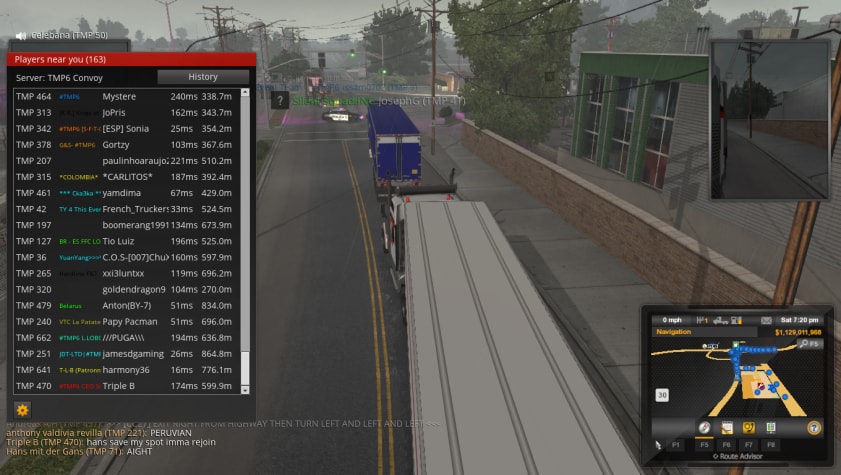Image resolution: width=841 pixels, height=475 pixels.
Task: Select player Papy Pacman
Action: [x=128, y=321]
